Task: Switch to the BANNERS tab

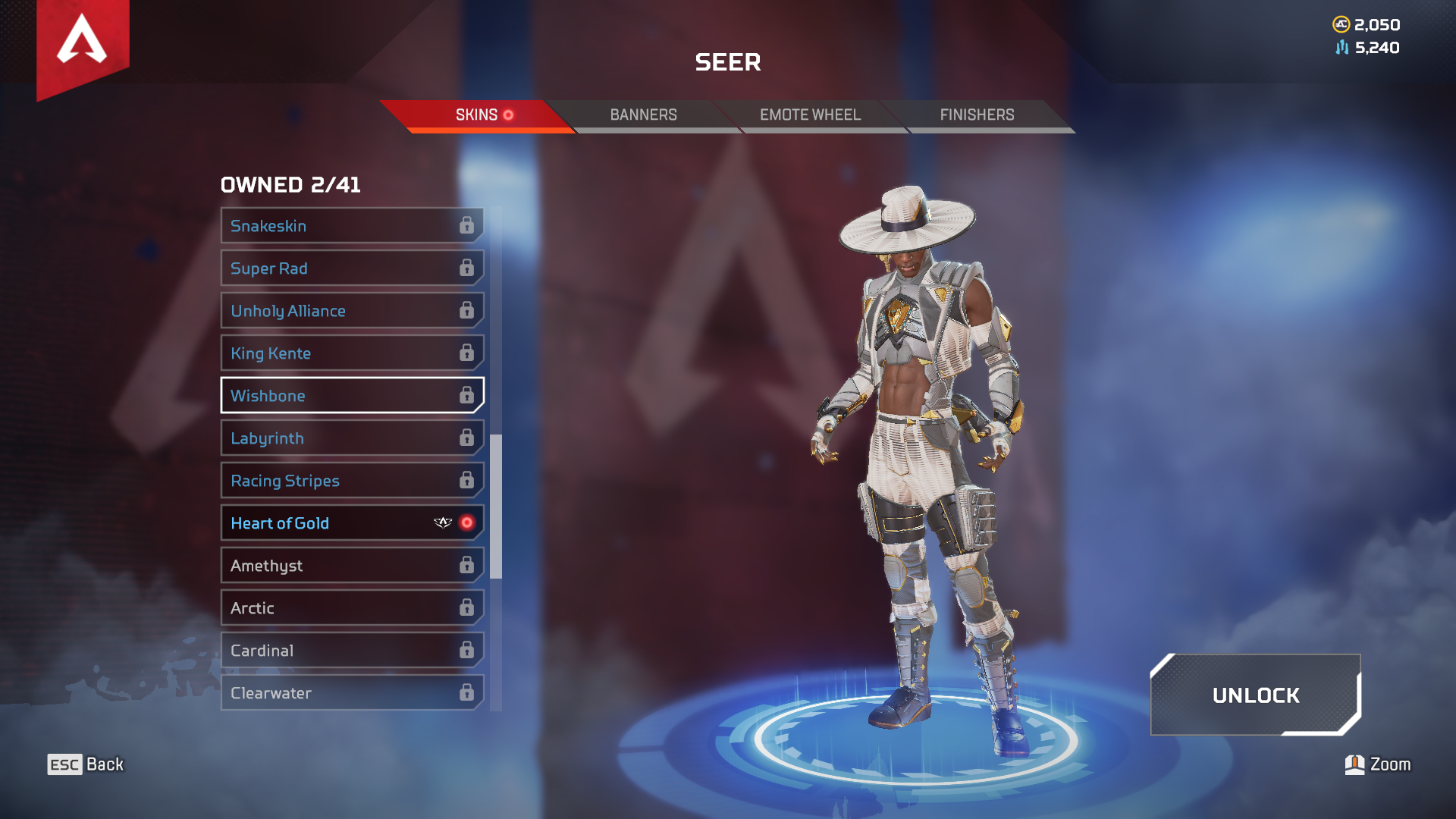Action: [x=644, y=115]
